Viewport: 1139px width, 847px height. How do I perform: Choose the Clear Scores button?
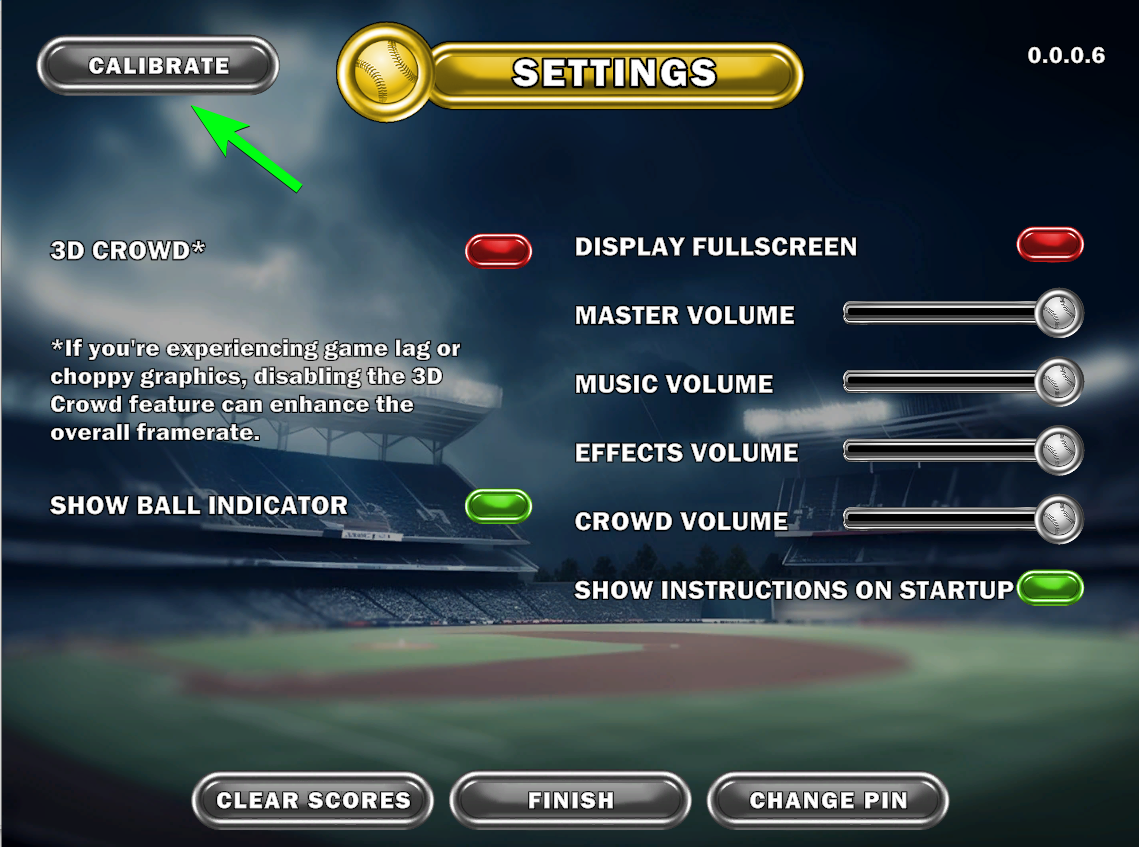tap(313, 800)
